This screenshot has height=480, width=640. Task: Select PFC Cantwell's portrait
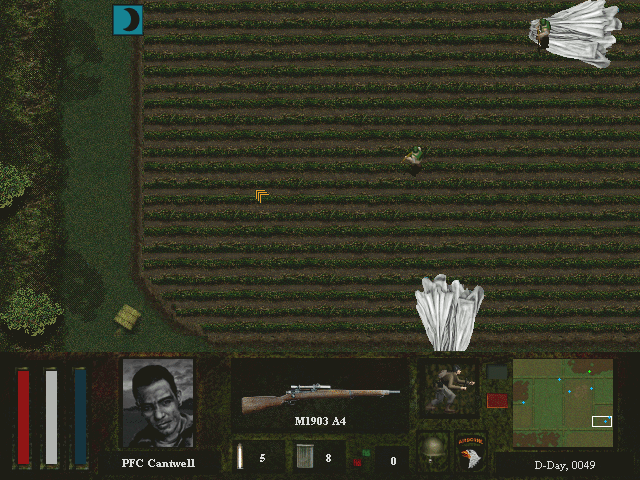click(158, 404)
